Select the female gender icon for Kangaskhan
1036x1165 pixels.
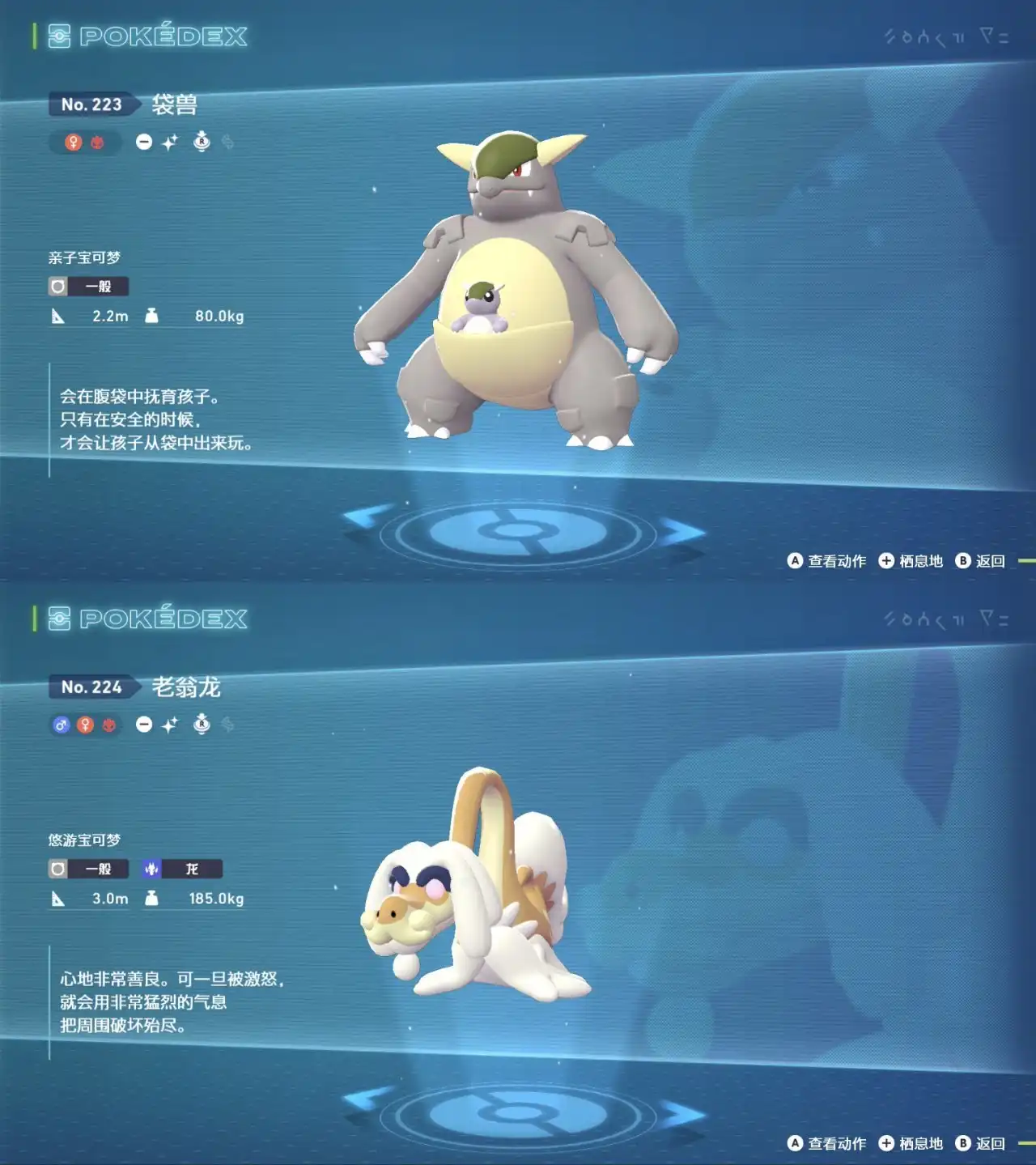pyautogui.click(x=74, y=142)
